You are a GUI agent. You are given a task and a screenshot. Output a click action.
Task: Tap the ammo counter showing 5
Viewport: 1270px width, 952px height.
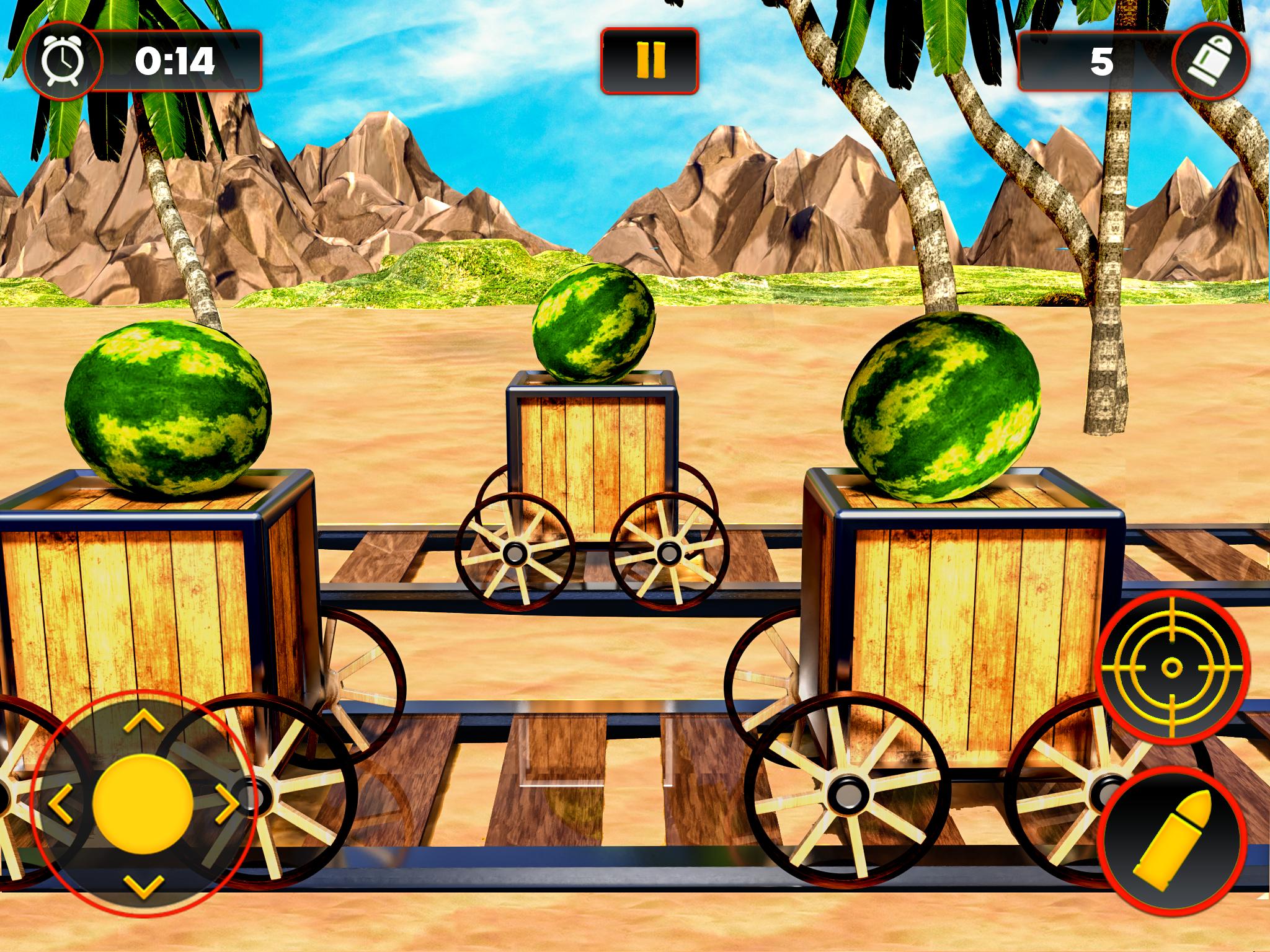(1103, 60)
